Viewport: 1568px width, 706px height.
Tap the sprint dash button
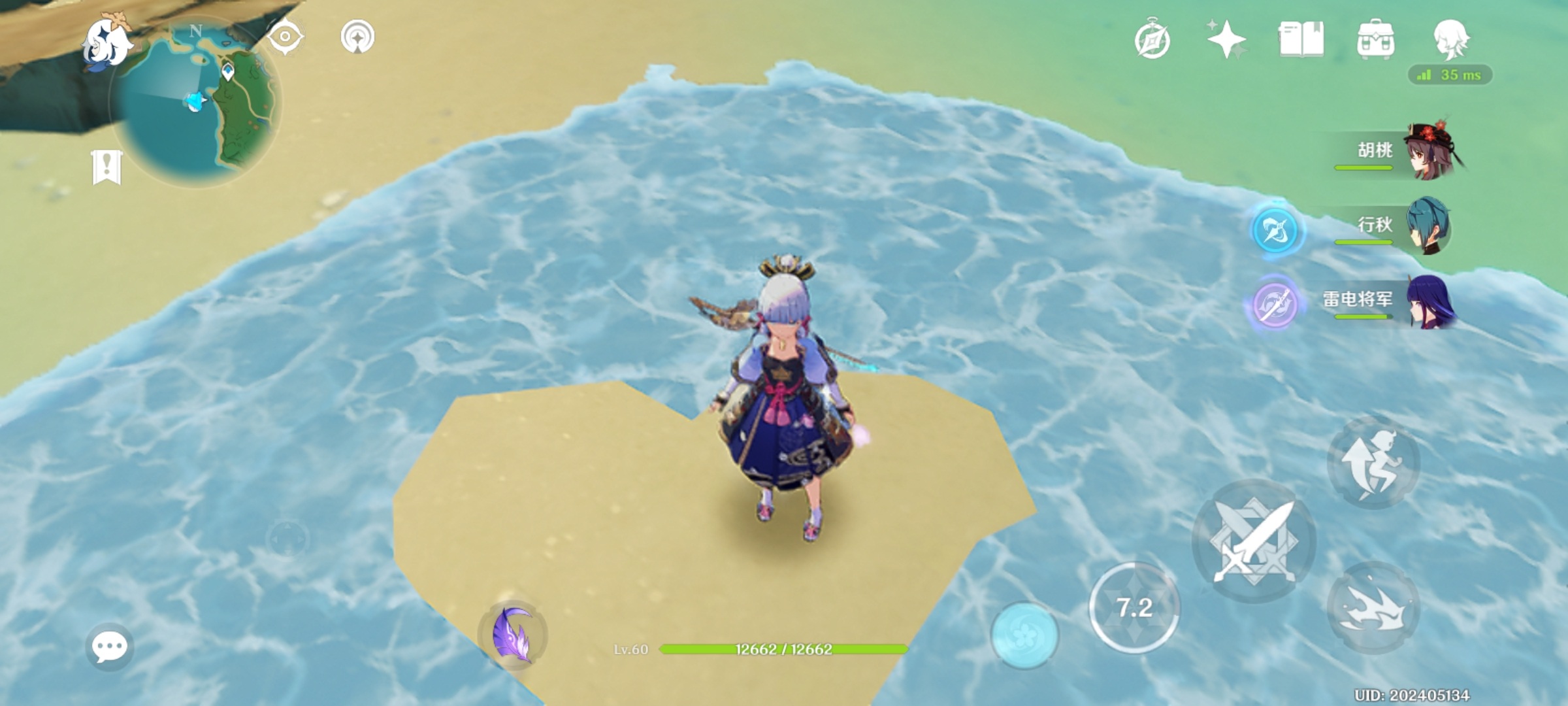point(1373,608)
